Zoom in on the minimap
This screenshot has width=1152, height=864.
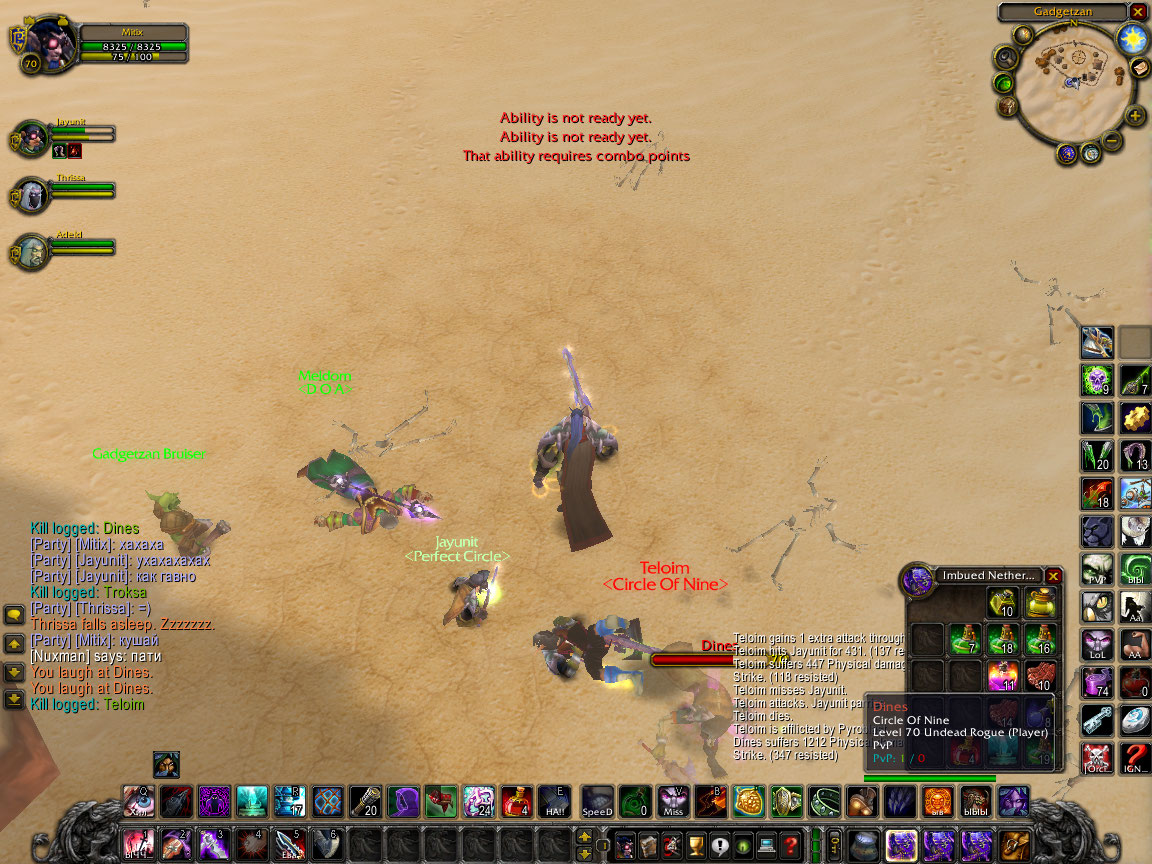point(1135,116)
